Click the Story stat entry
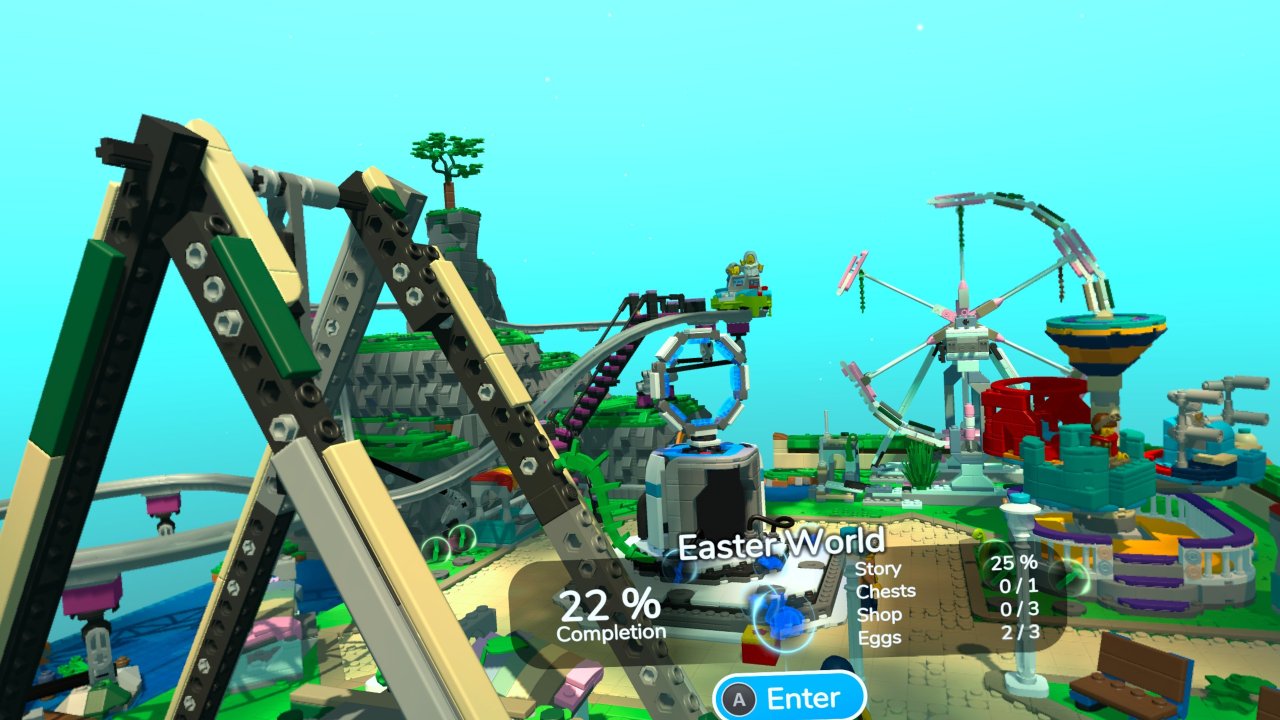This screenshot has width=1280, height=720. tap(879, 567)
